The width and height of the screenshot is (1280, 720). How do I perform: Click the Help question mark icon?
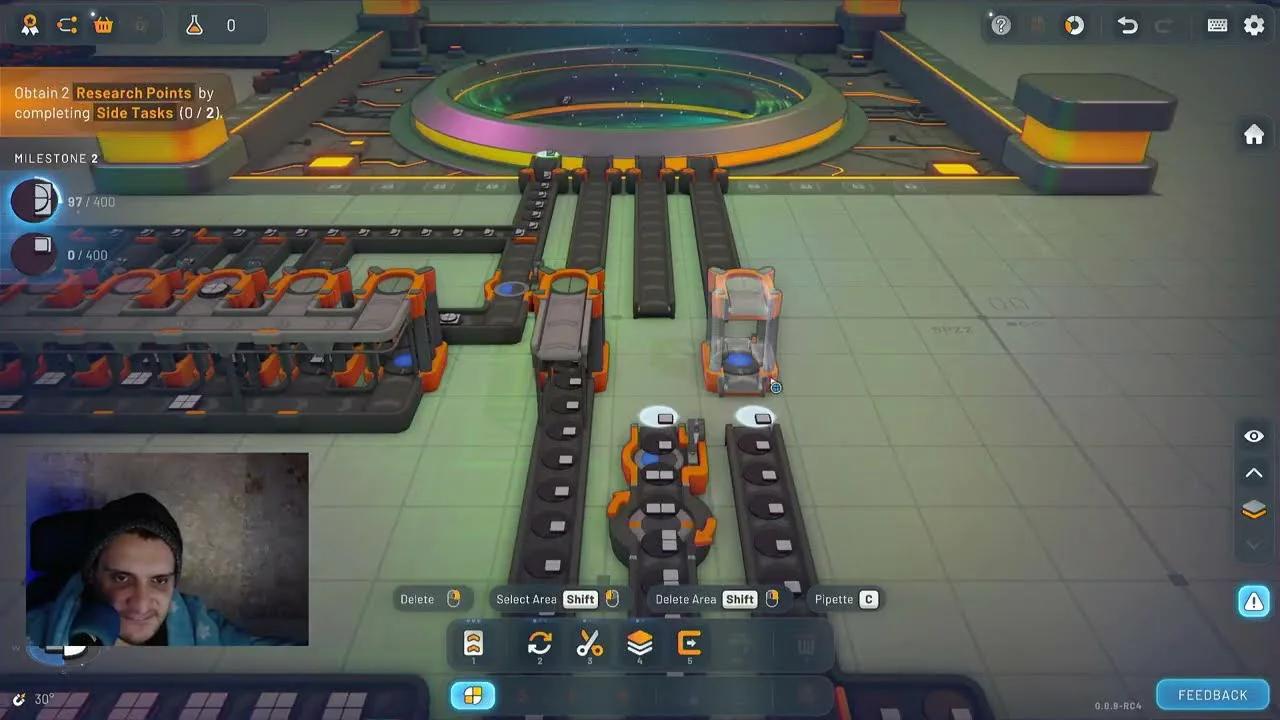1002,27
